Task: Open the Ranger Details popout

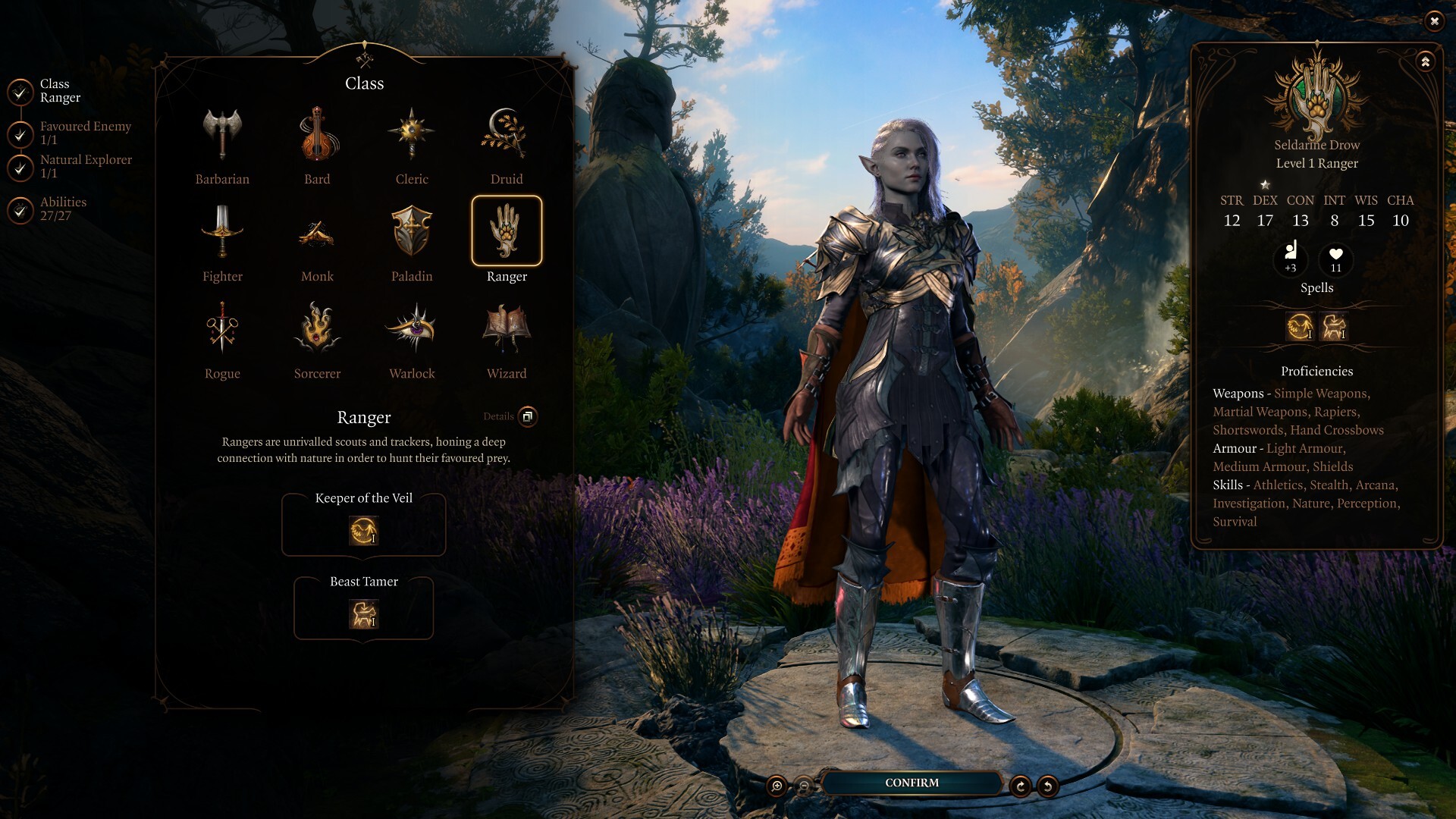Action: [x=529, y=417]
